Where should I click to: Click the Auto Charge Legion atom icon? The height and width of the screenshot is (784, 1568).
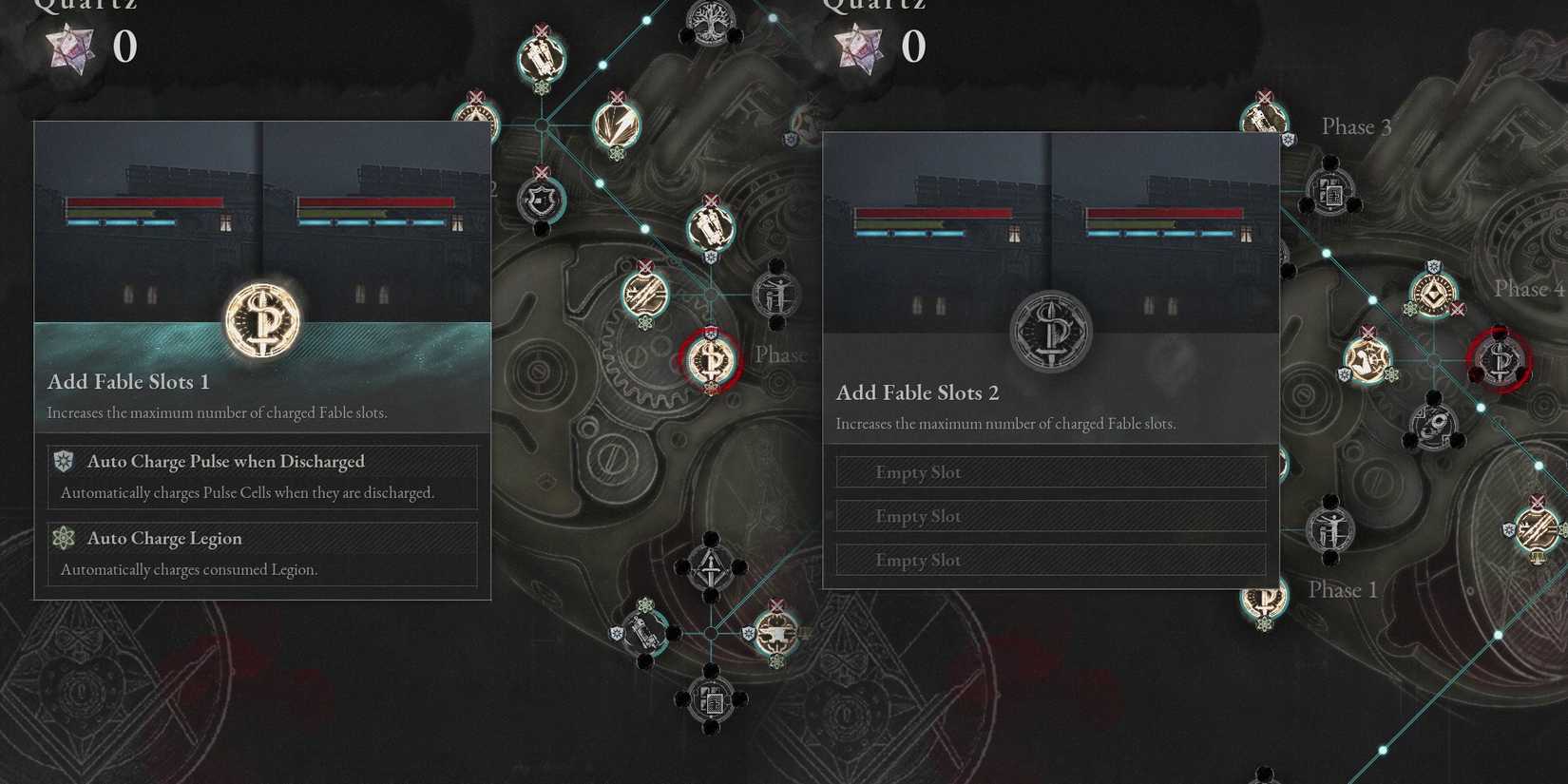[64, 538]
